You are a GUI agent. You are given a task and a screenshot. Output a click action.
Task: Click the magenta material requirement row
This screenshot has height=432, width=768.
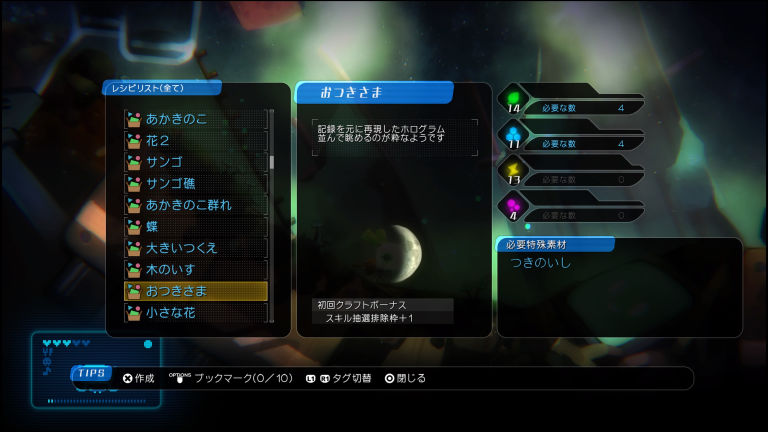tap(570, 214)
